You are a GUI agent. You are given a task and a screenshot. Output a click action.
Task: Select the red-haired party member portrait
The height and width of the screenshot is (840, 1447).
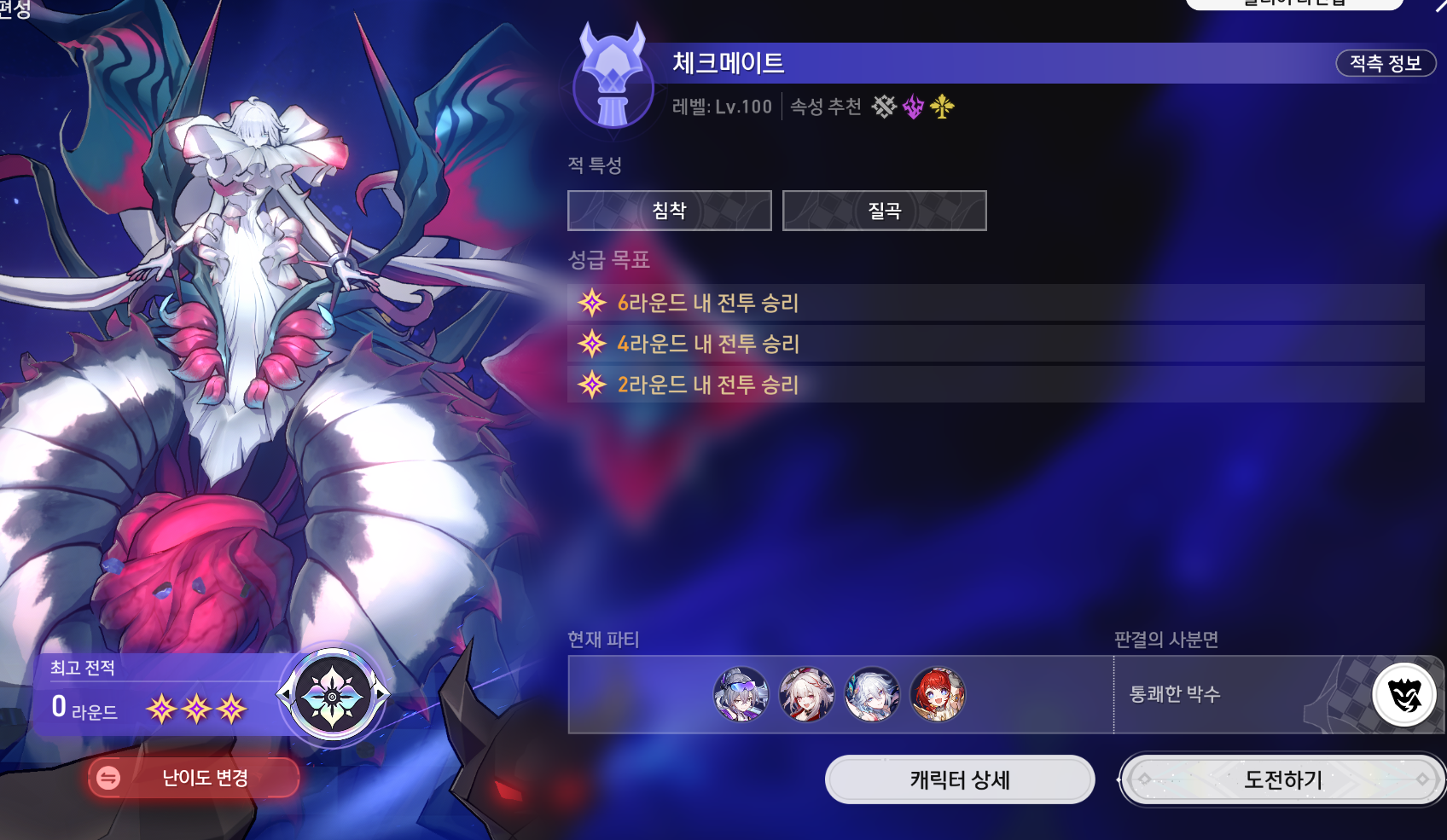point(936,694)
